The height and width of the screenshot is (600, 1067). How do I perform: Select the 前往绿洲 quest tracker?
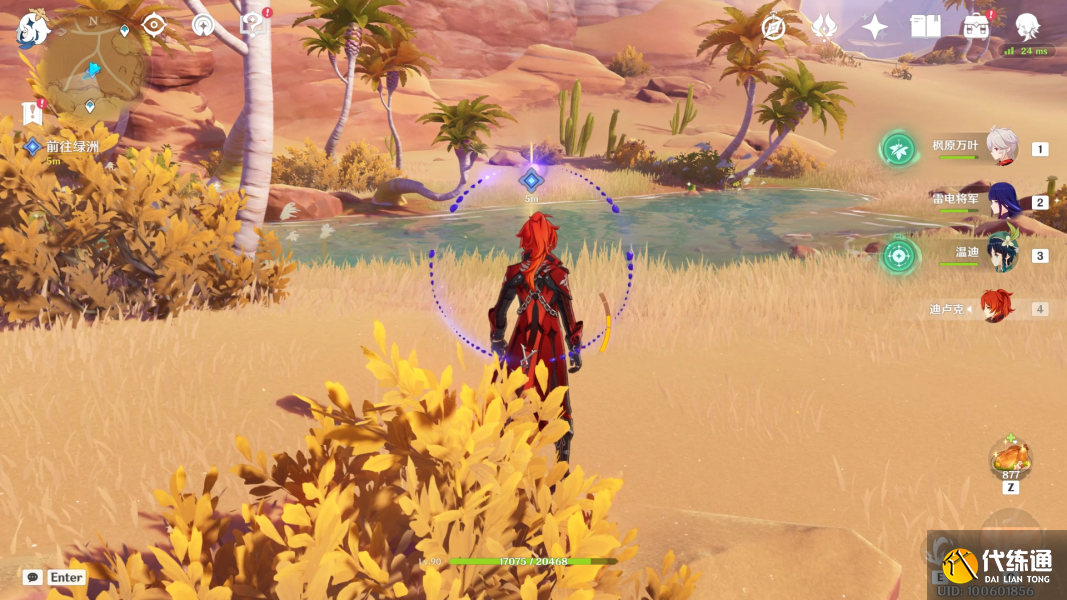click(x=72, y=147)
